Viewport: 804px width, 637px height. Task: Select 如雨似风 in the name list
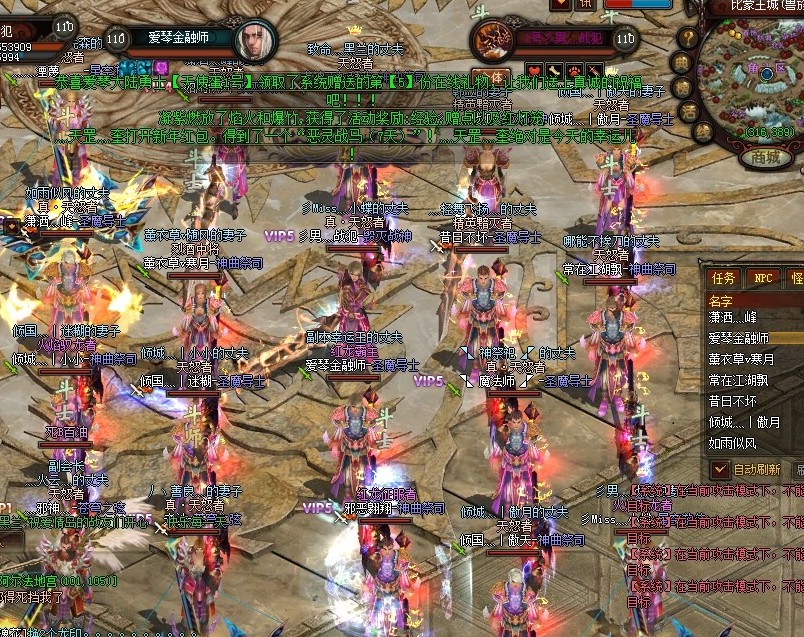tap(733, 443)
